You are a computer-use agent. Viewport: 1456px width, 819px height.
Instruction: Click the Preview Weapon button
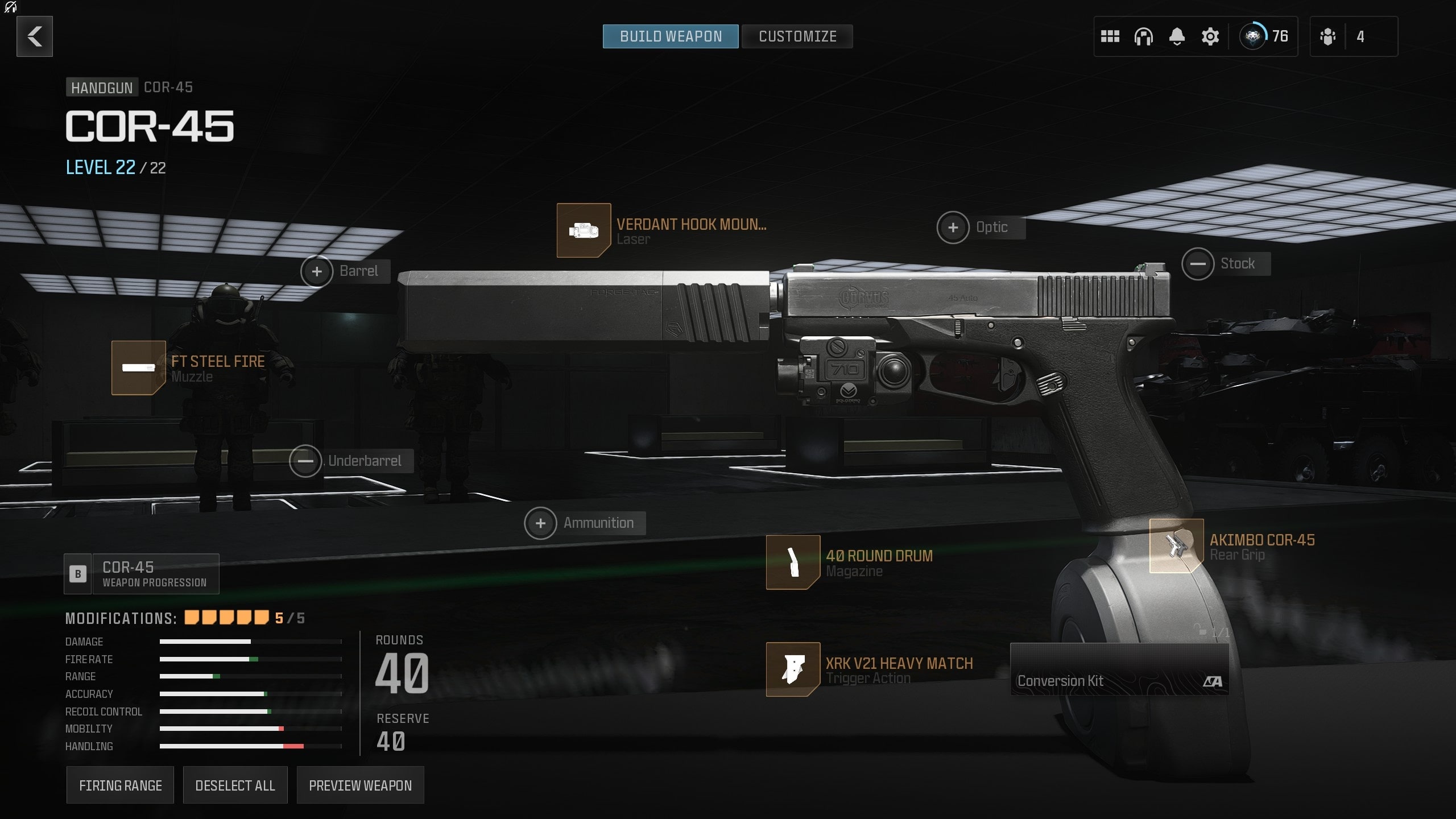pyautogui.click(x=361, y=785)
